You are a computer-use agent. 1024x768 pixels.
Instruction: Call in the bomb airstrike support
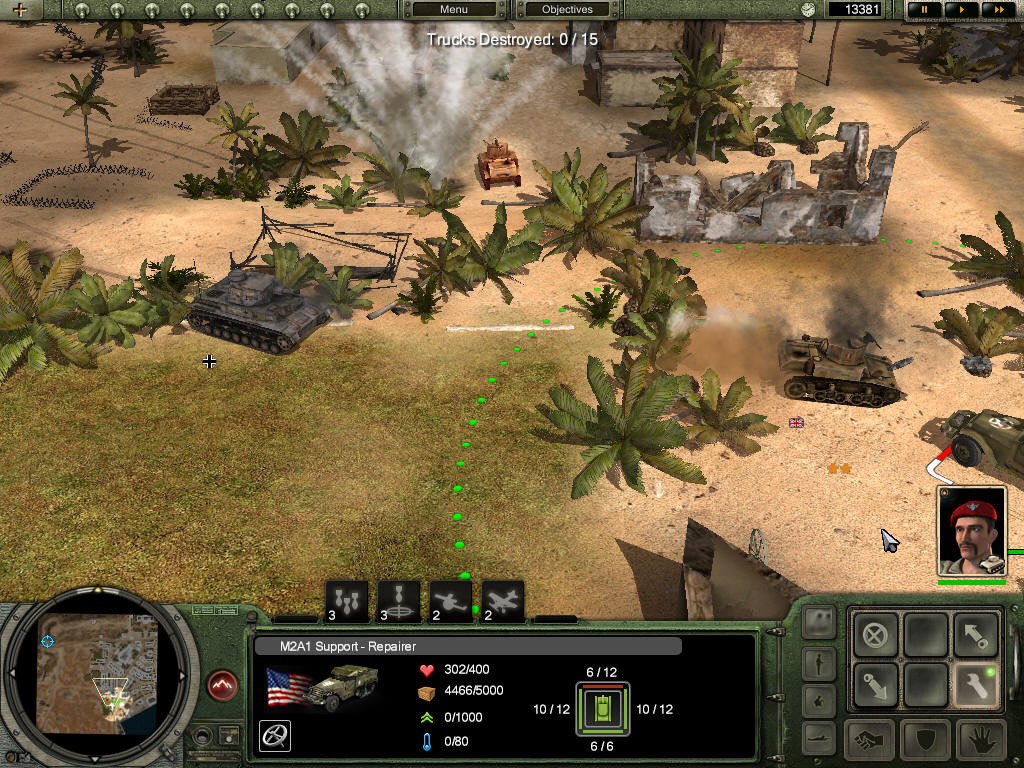[346, 602]
